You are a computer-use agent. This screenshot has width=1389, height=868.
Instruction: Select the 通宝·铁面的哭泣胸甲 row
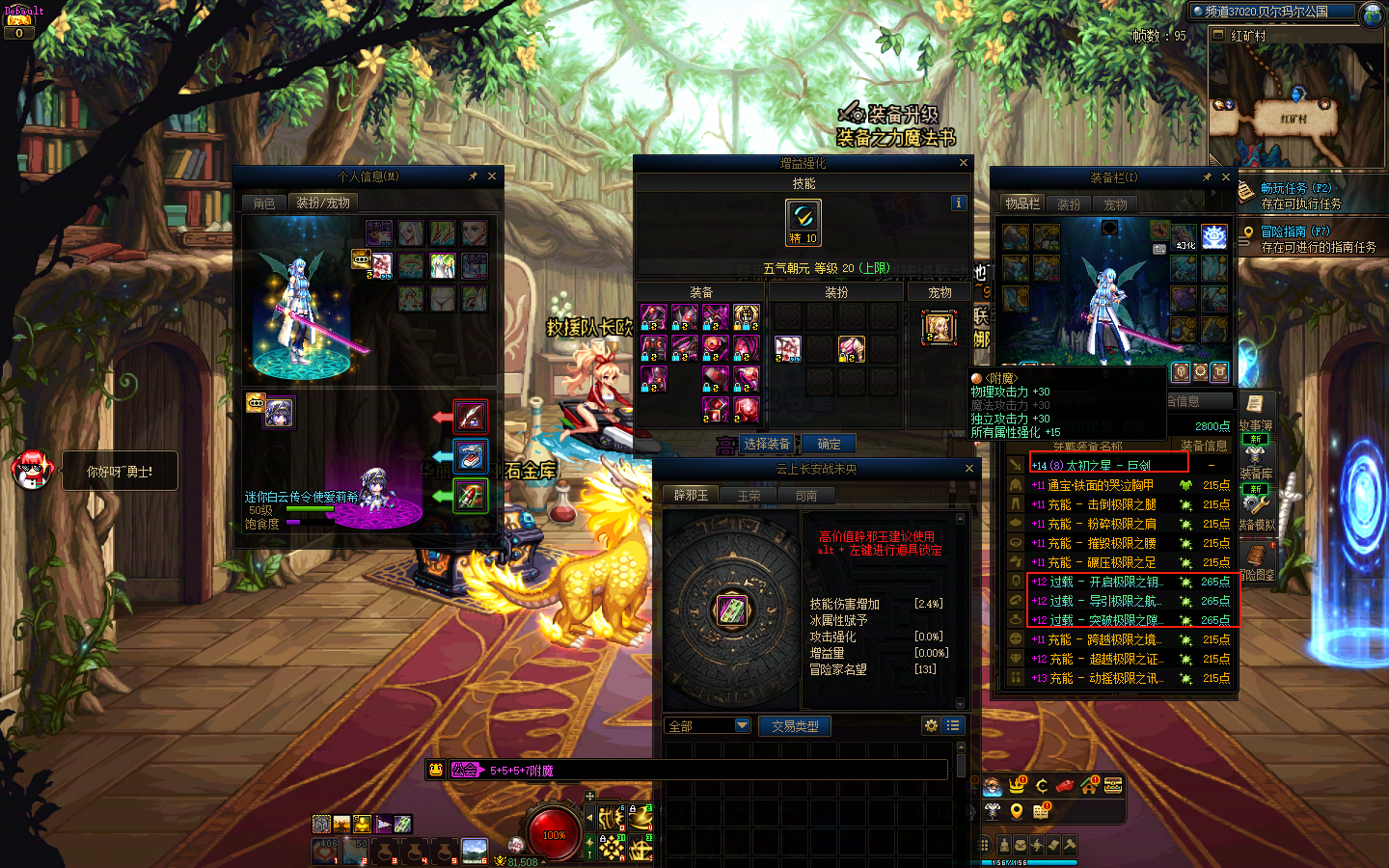point(1109,485)
